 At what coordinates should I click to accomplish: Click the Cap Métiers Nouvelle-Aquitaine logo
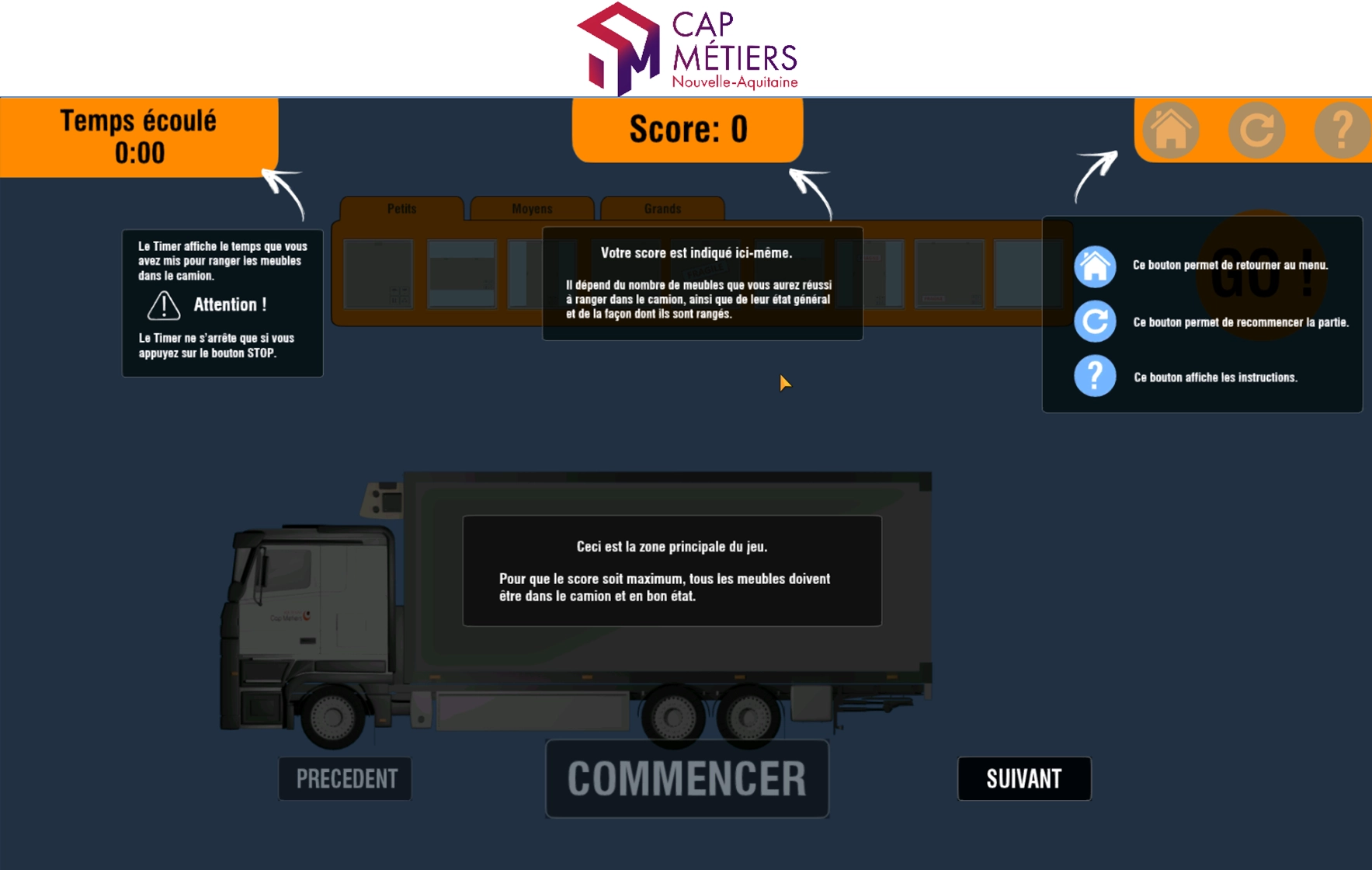point(687,48)
